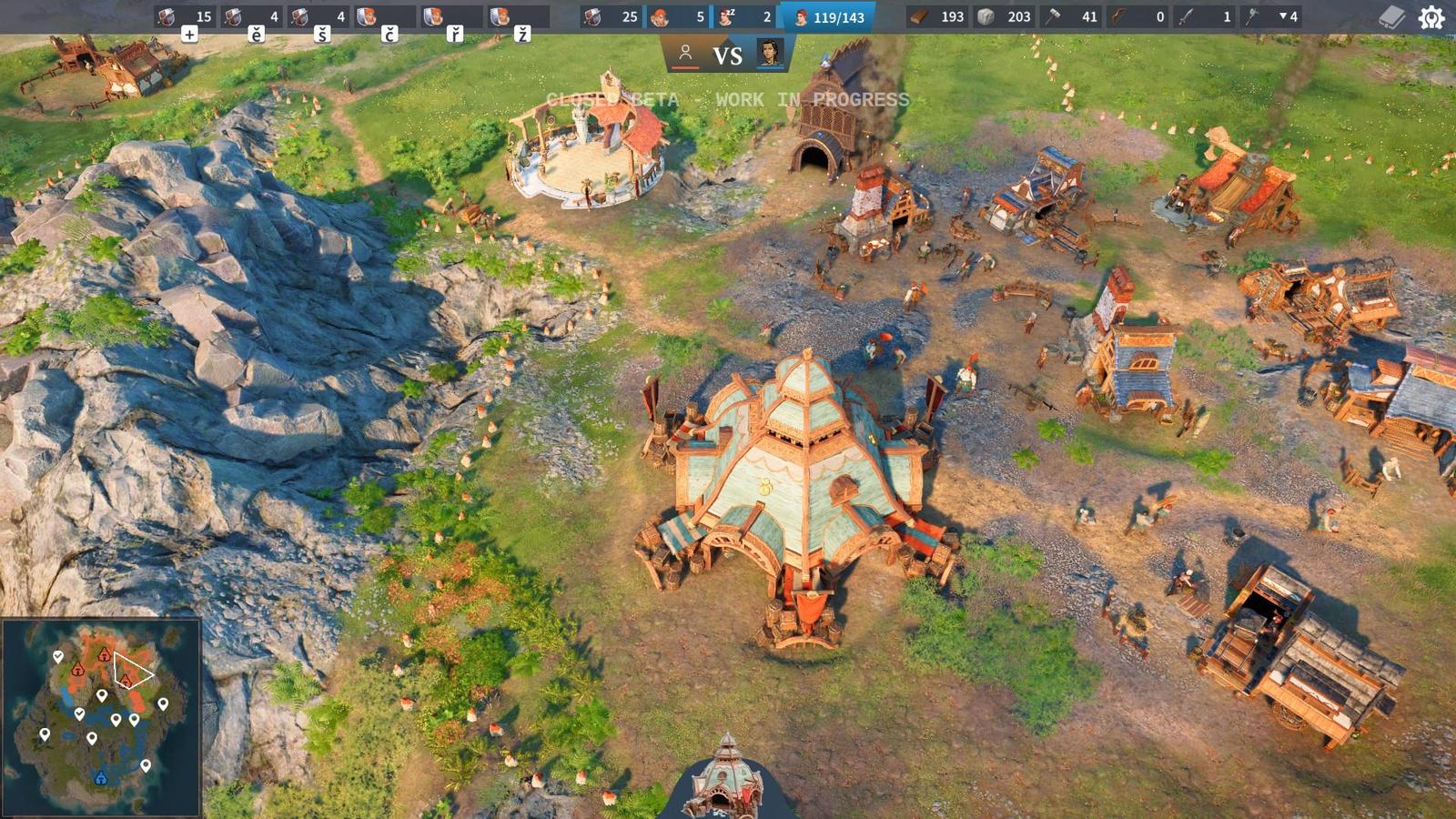Click the wood planks resource entry
Viewport: 1456px width, 819px height.
coord(937,16)
